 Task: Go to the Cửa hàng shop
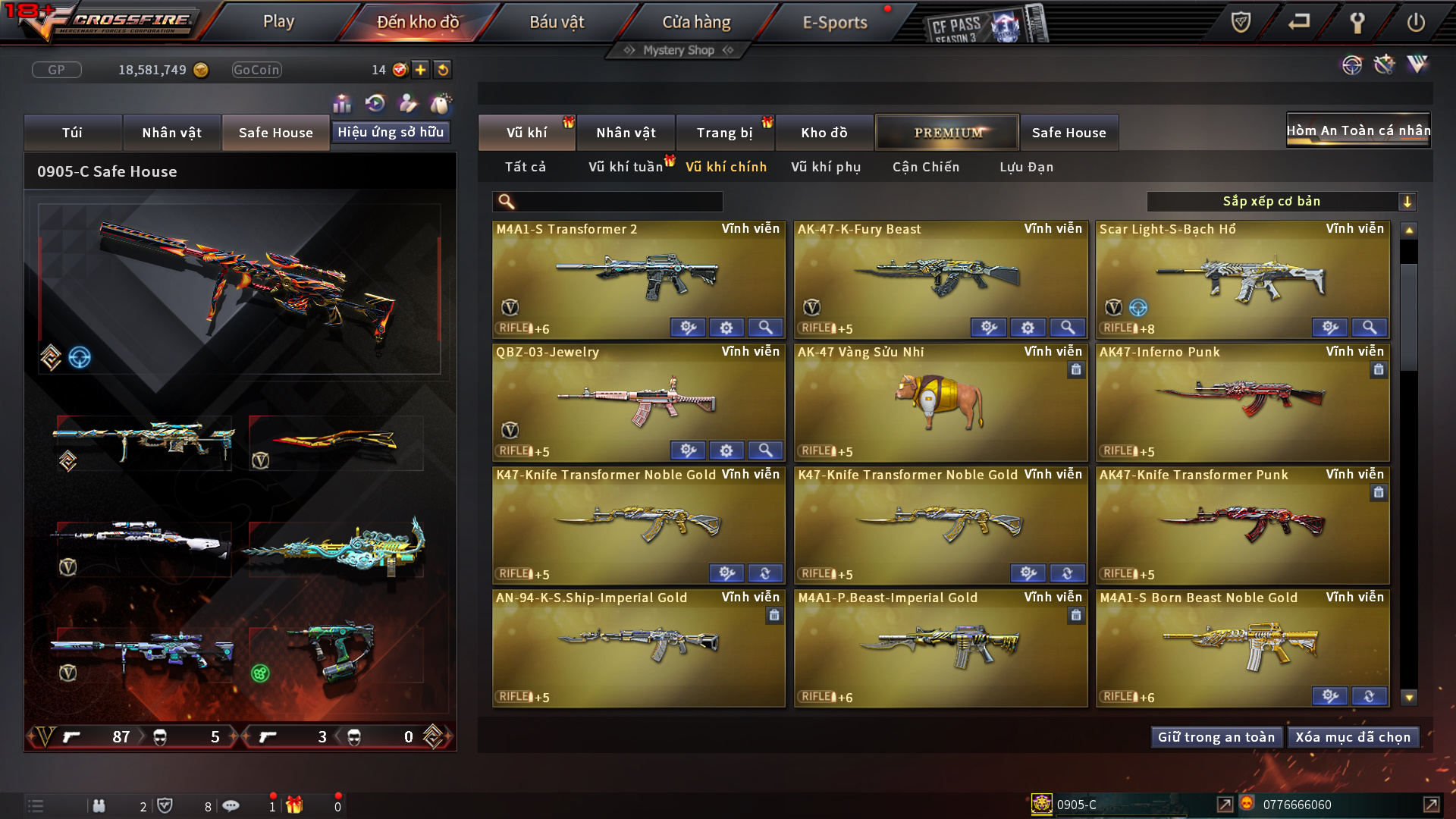tap(696, 22)
